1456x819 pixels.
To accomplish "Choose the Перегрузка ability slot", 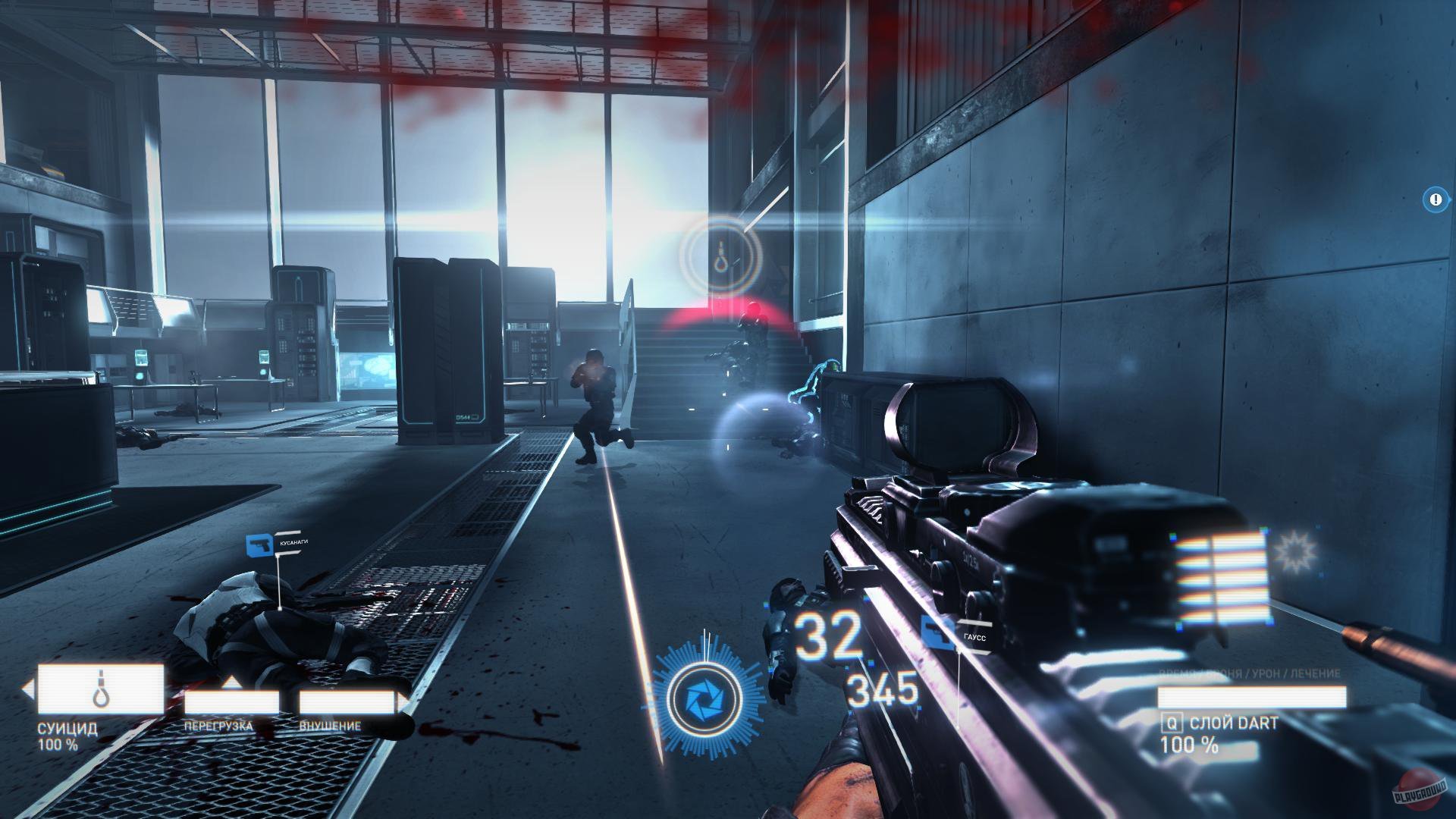I will click(231, 702).
